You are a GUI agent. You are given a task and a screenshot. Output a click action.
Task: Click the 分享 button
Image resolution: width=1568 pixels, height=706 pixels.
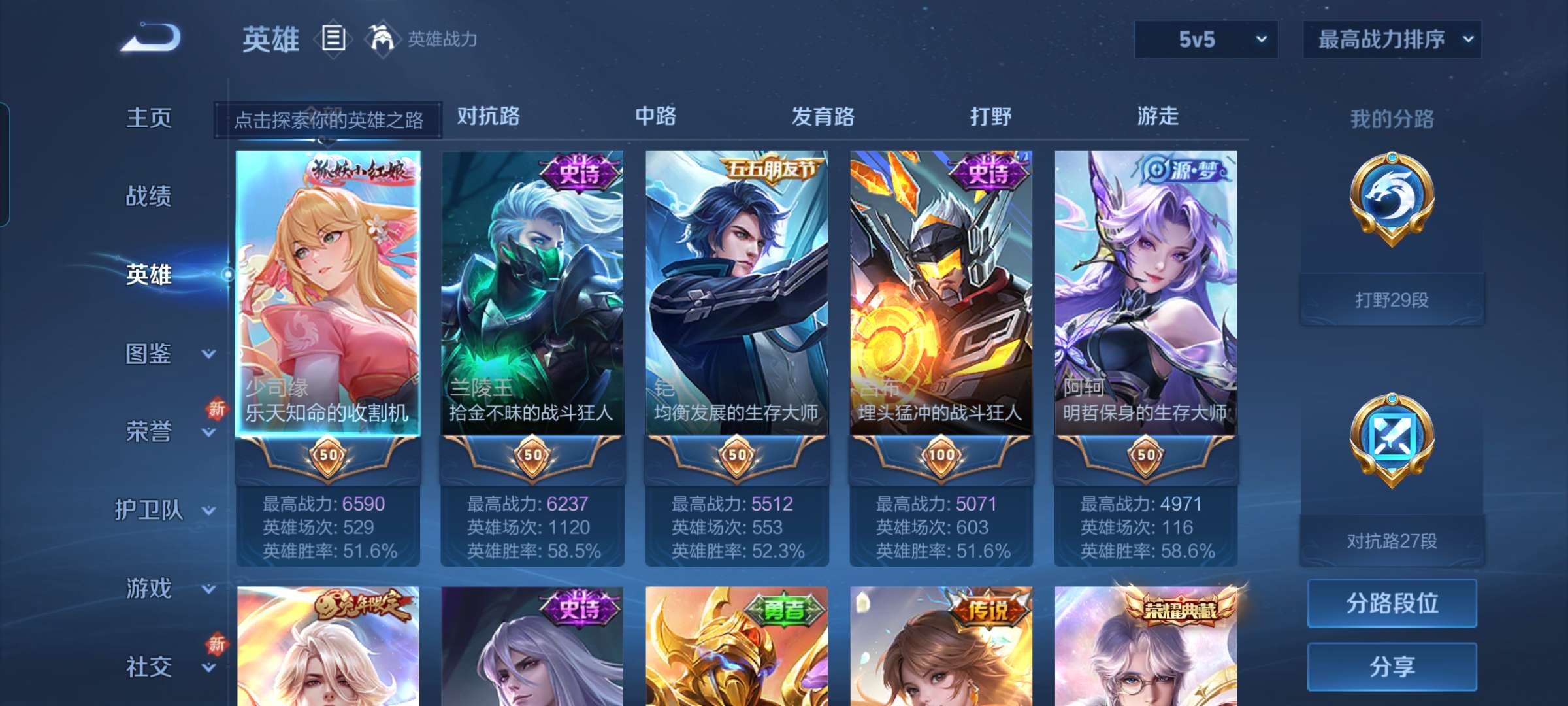[x=1392, y=667]
